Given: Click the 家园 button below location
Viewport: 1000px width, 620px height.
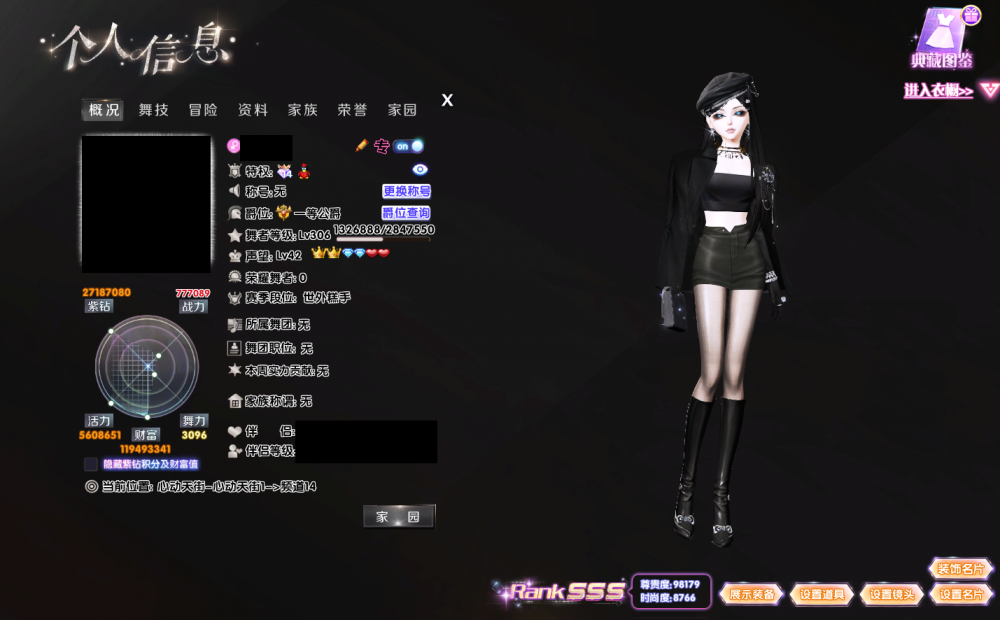Looking at the screenshot, I should point(398,516).
